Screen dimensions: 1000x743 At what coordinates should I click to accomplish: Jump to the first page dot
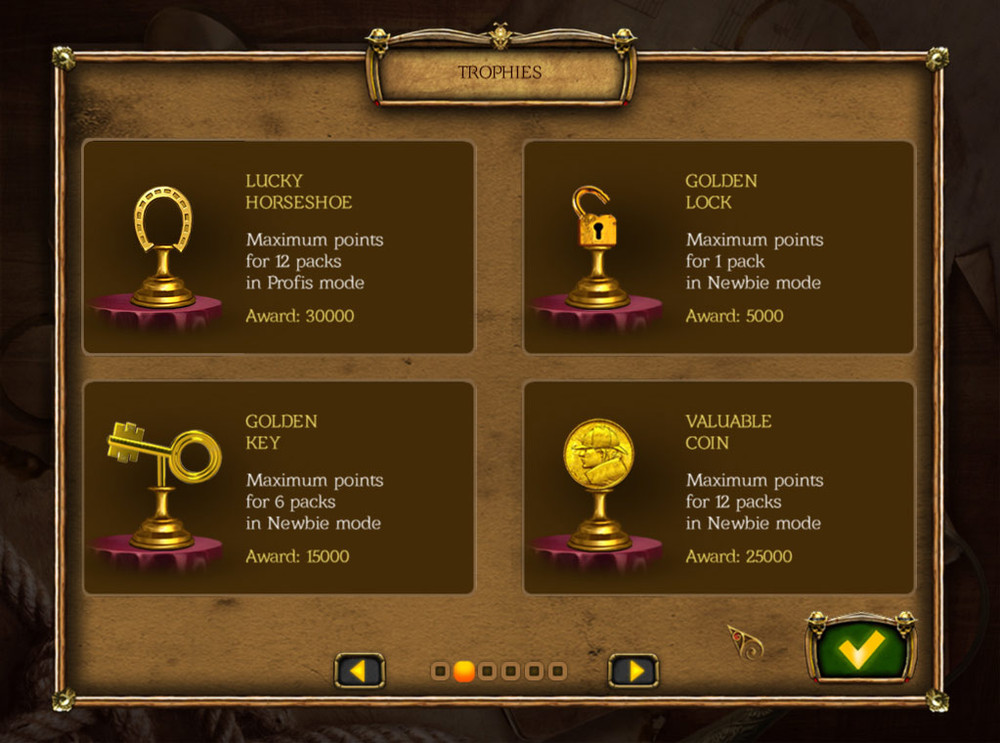click(440, 671)
